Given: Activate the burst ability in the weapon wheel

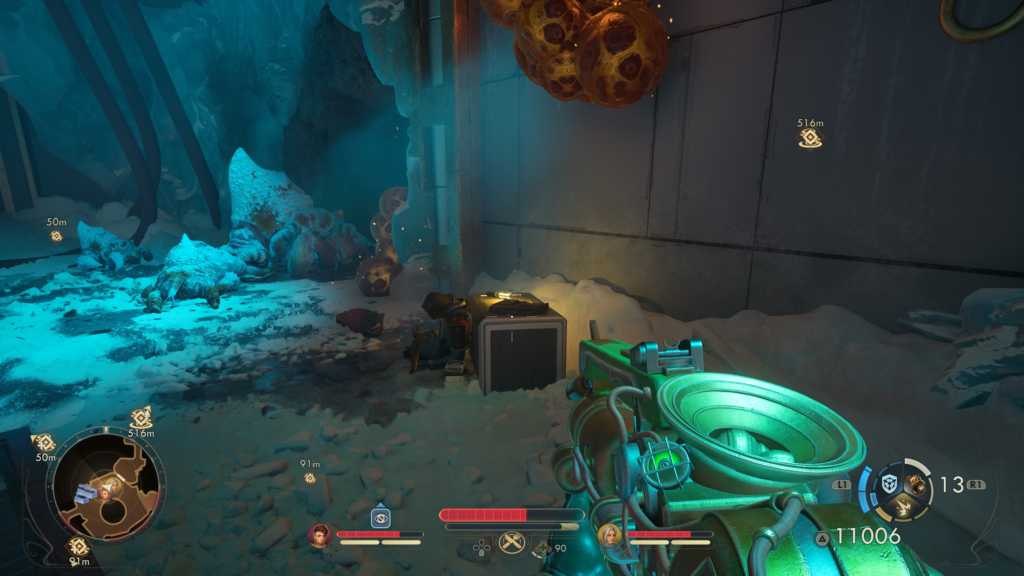Looking at the screenshot, I should [x=901, y=507].
